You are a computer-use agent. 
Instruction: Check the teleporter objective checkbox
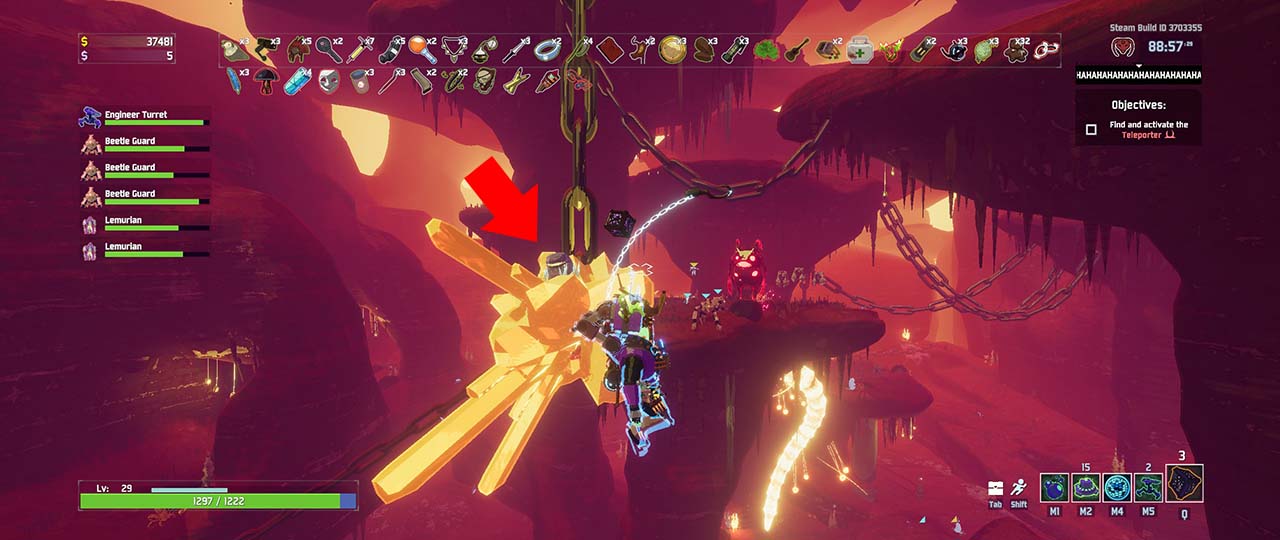click(x=1091, y=129)
